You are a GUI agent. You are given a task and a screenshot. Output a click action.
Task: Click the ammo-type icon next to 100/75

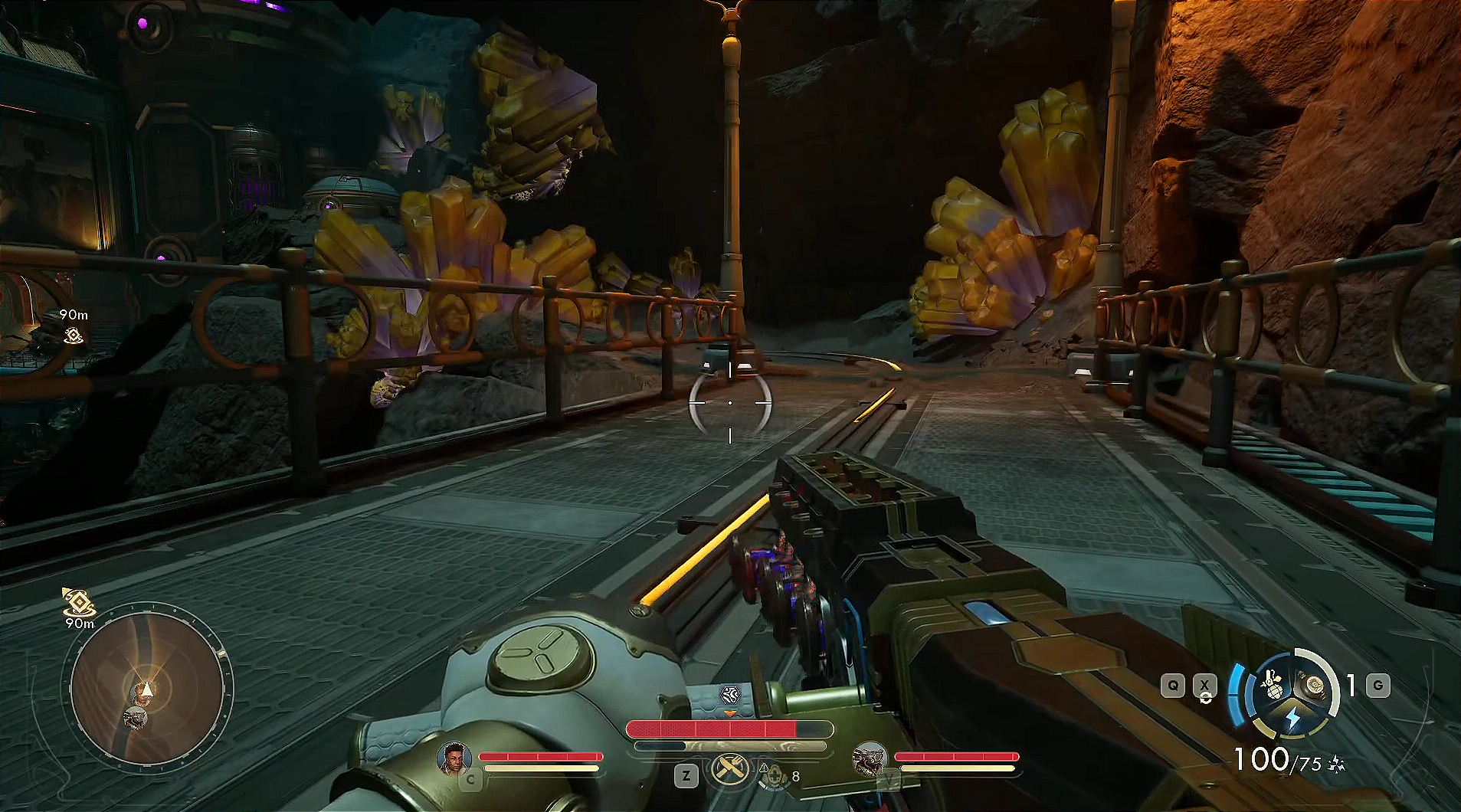coord(1338,764)
